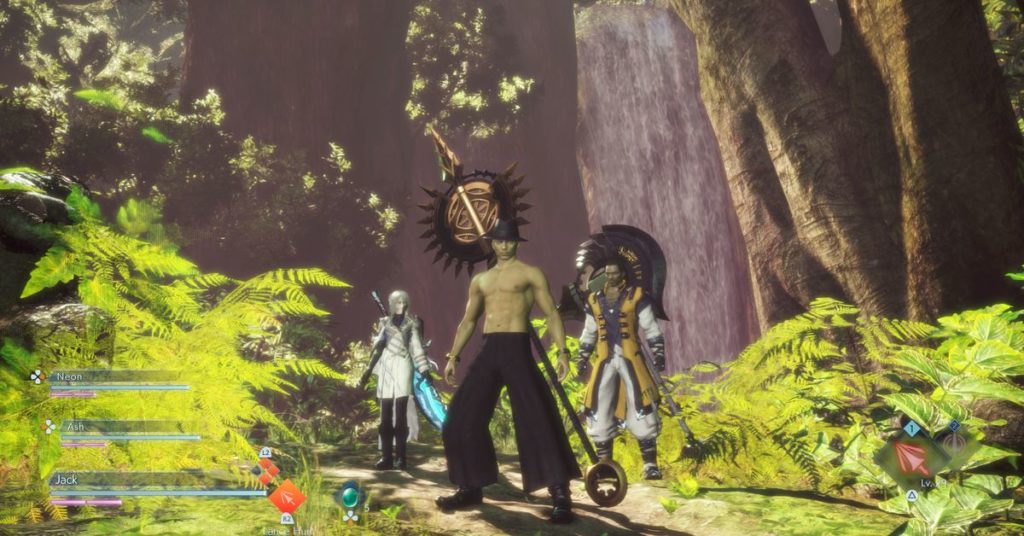1024x536 pixels.
Task: Use the green potion orb item
Action: point(350,495)
